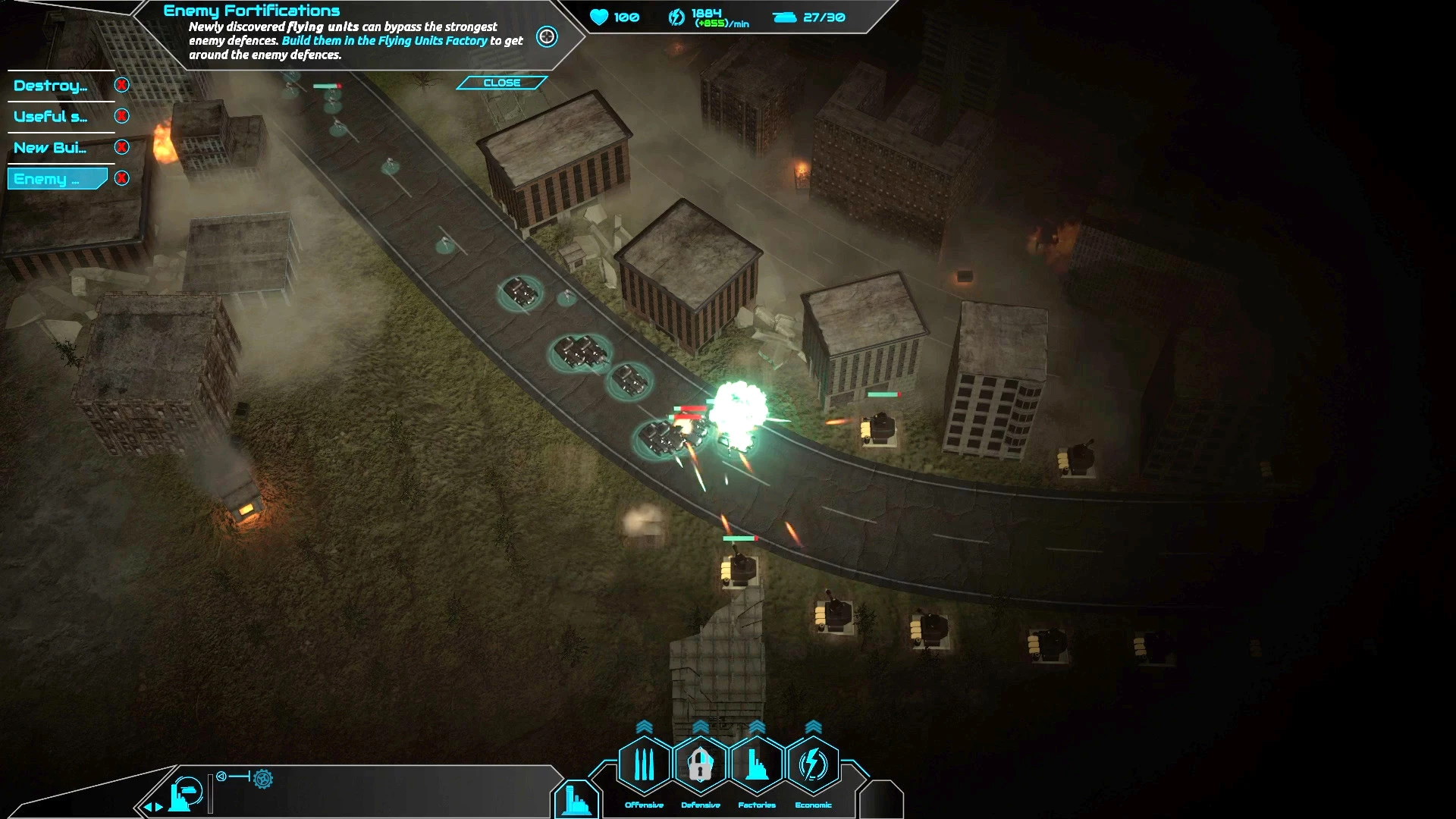Choose the locked Defensive category
Image resolution: width=1456 pixels, height=819 pixels.
click(x=700, y=764)
